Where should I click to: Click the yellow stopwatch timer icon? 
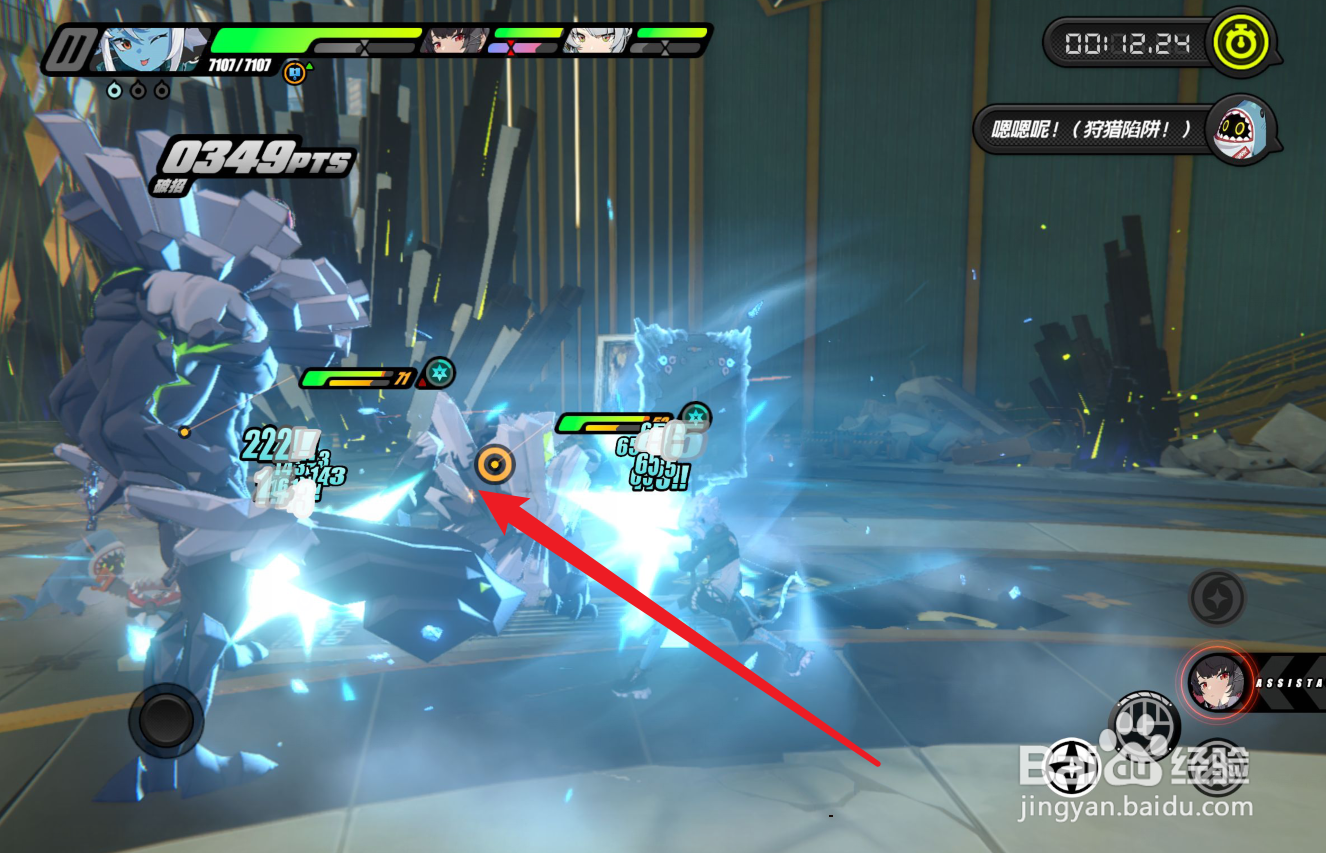click(x=1241, y=43)
